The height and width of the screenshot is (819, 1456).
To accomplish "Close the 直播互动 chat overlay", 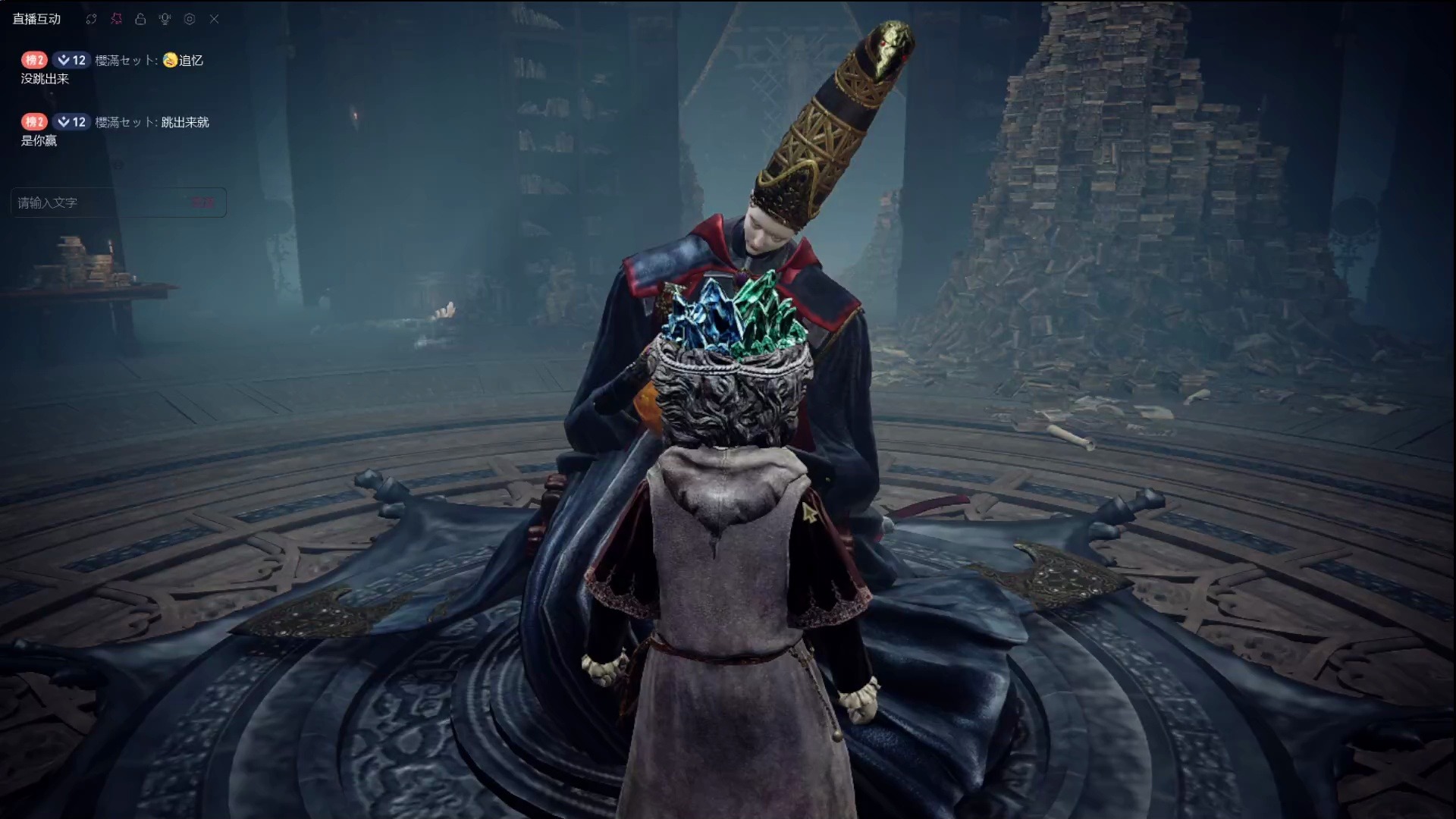I will [x=214, y=19].
